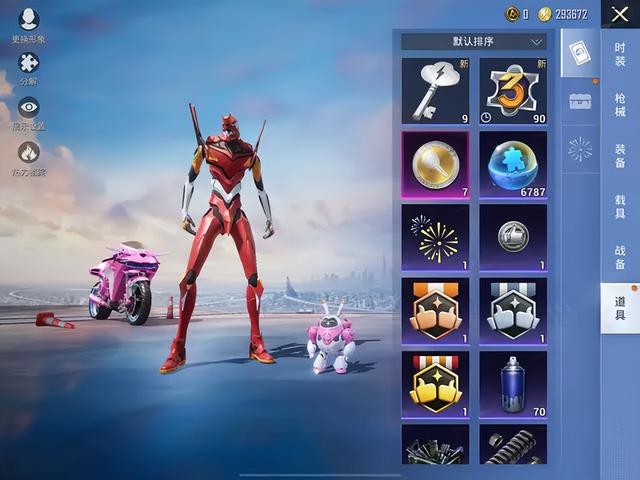Open the 分解 puzzle-piece dismantle button
640x480 pixels.
(x=28, y=68)
